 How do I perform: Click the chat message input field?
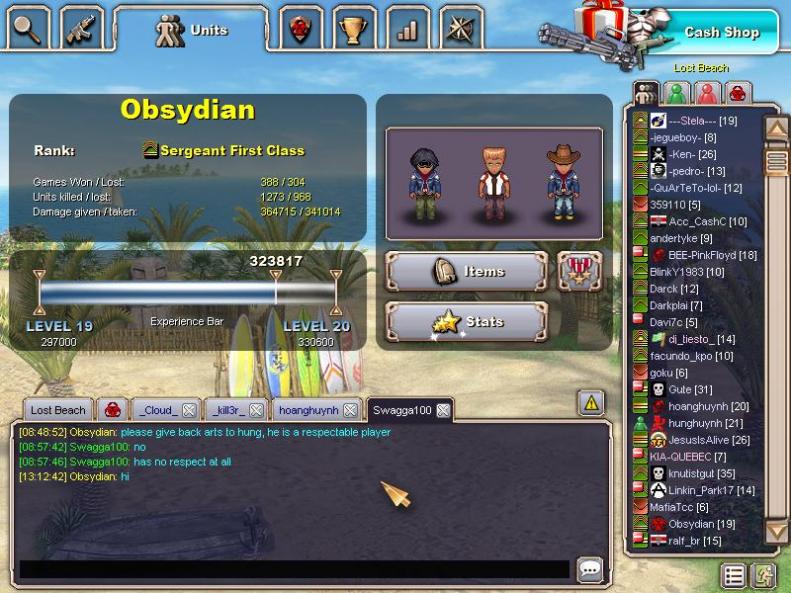pos(295,569)
